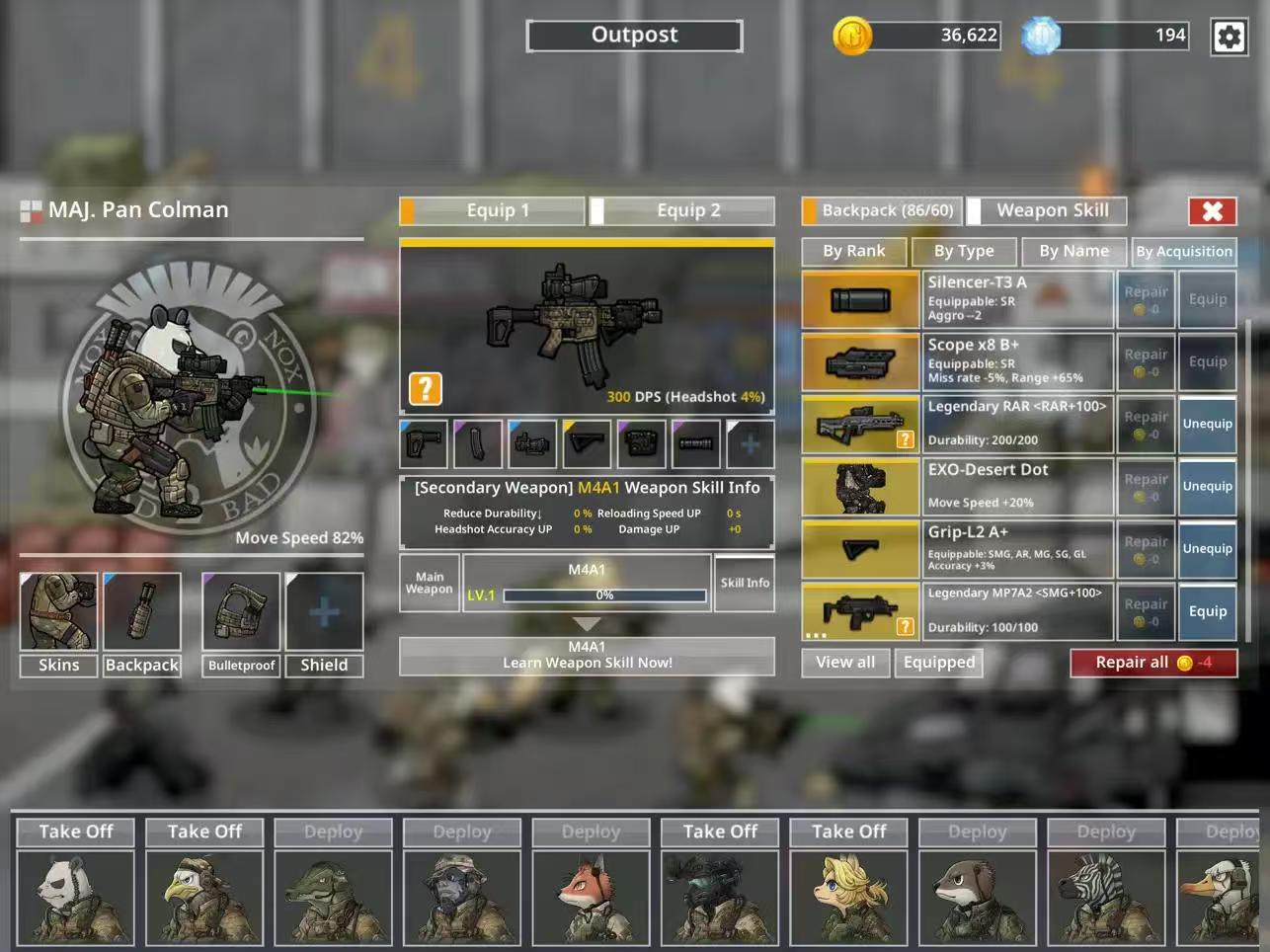1270x952 pixels.
Task: Select the fox soldier portrait
Action: tap(591, 898)
